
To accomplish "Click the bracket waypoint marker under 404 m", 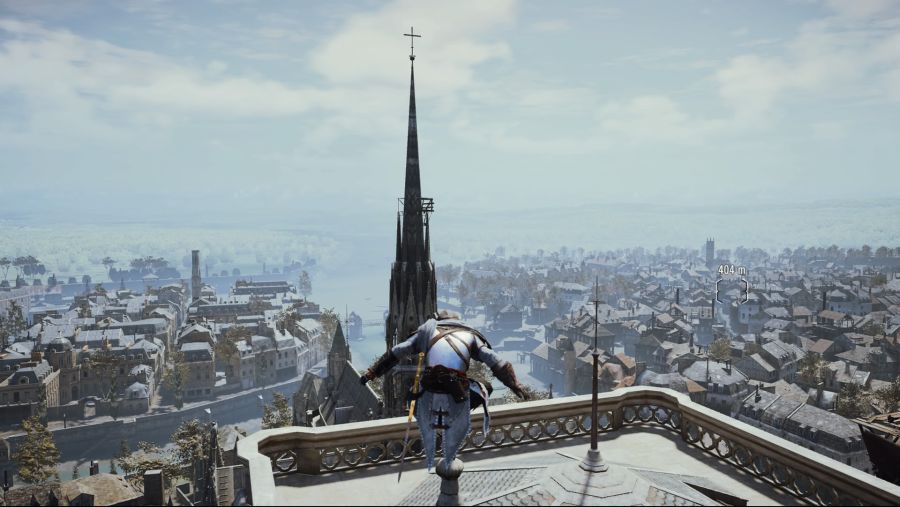I will 731,290.
